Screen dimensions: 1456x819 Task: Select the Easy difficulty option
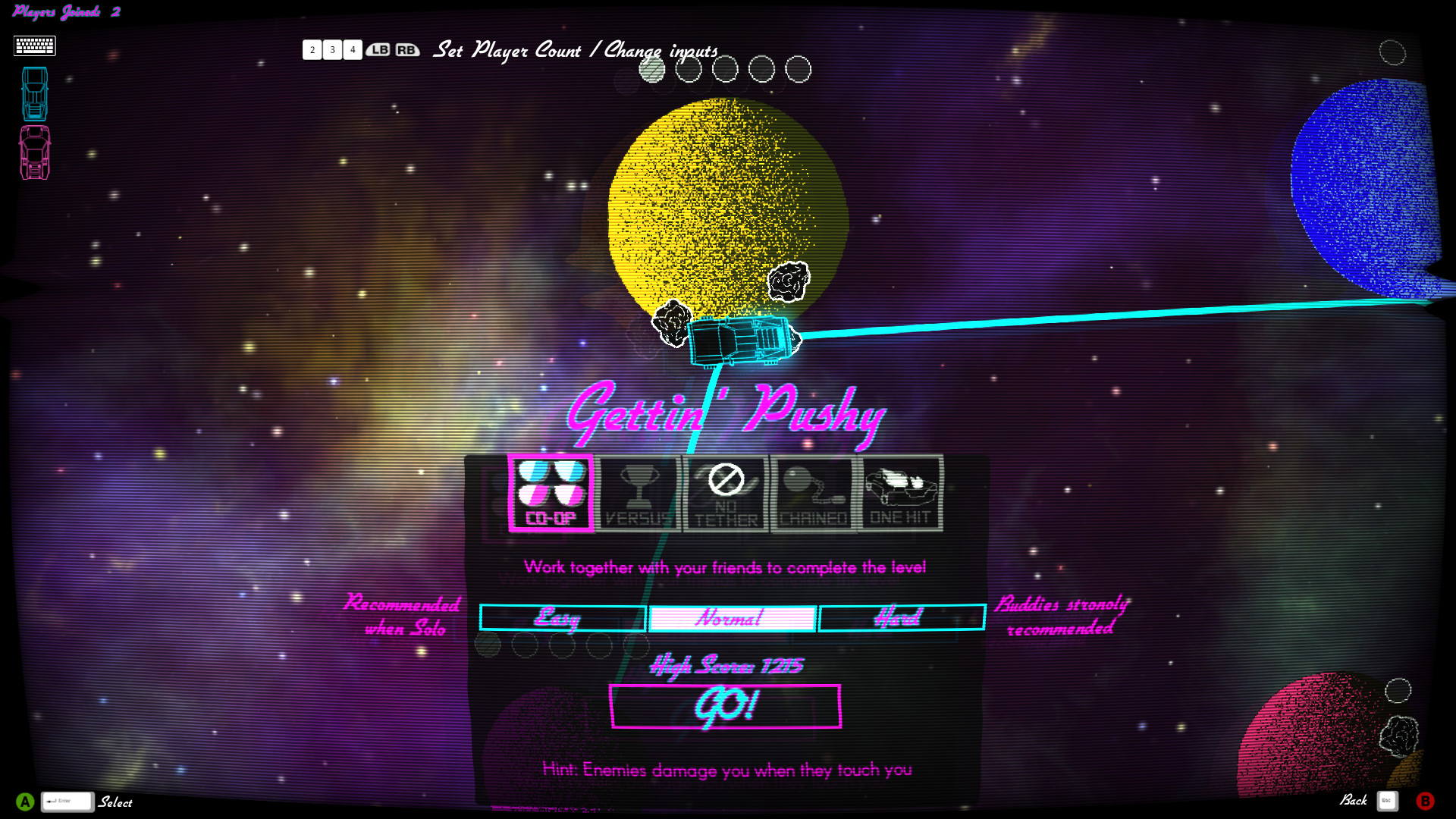tap(561, 618)
